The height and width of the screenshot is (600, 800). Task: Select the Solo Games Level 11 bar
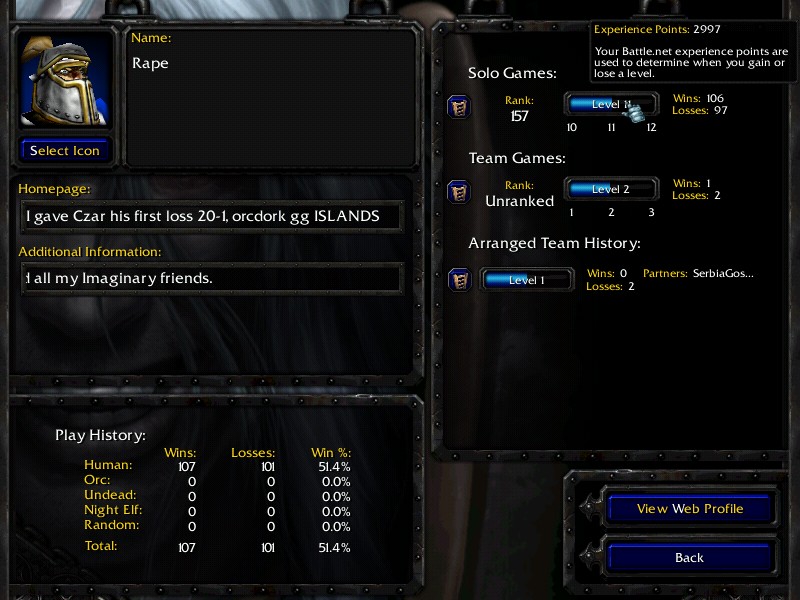coord(611,104)
